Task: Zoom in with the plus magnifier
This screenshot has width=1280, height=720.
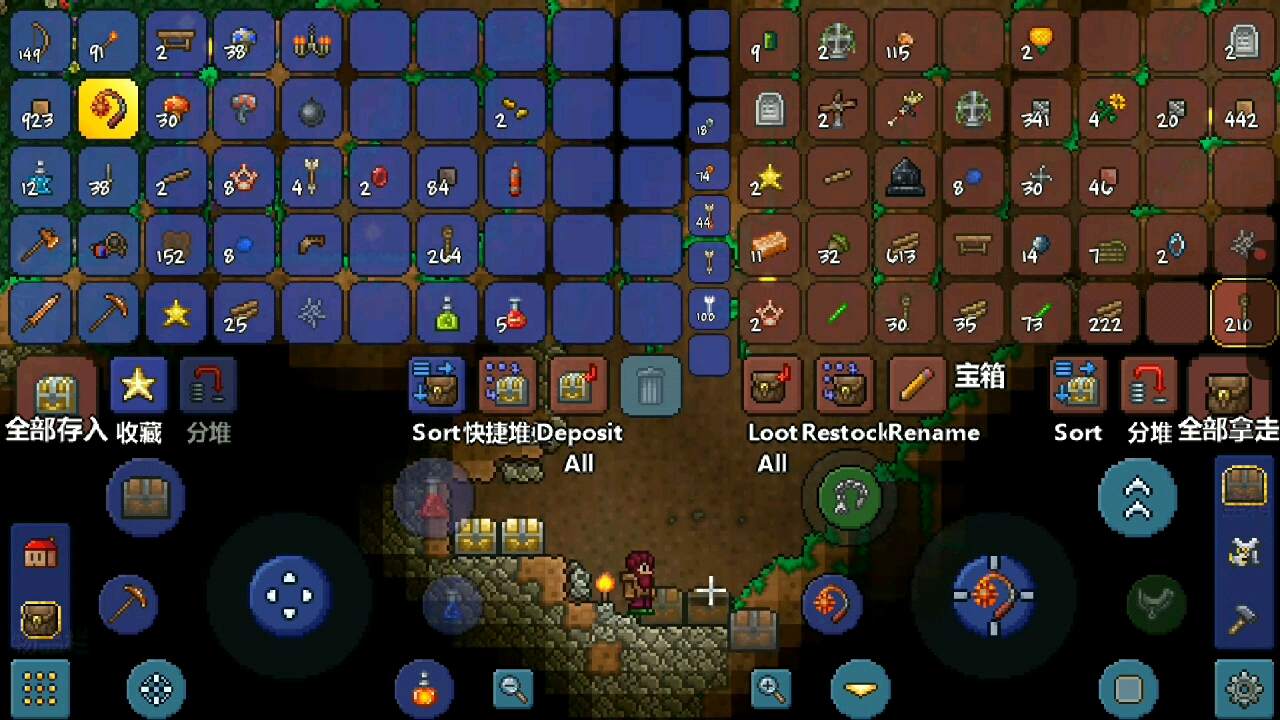Action: (x=771, y=687)
